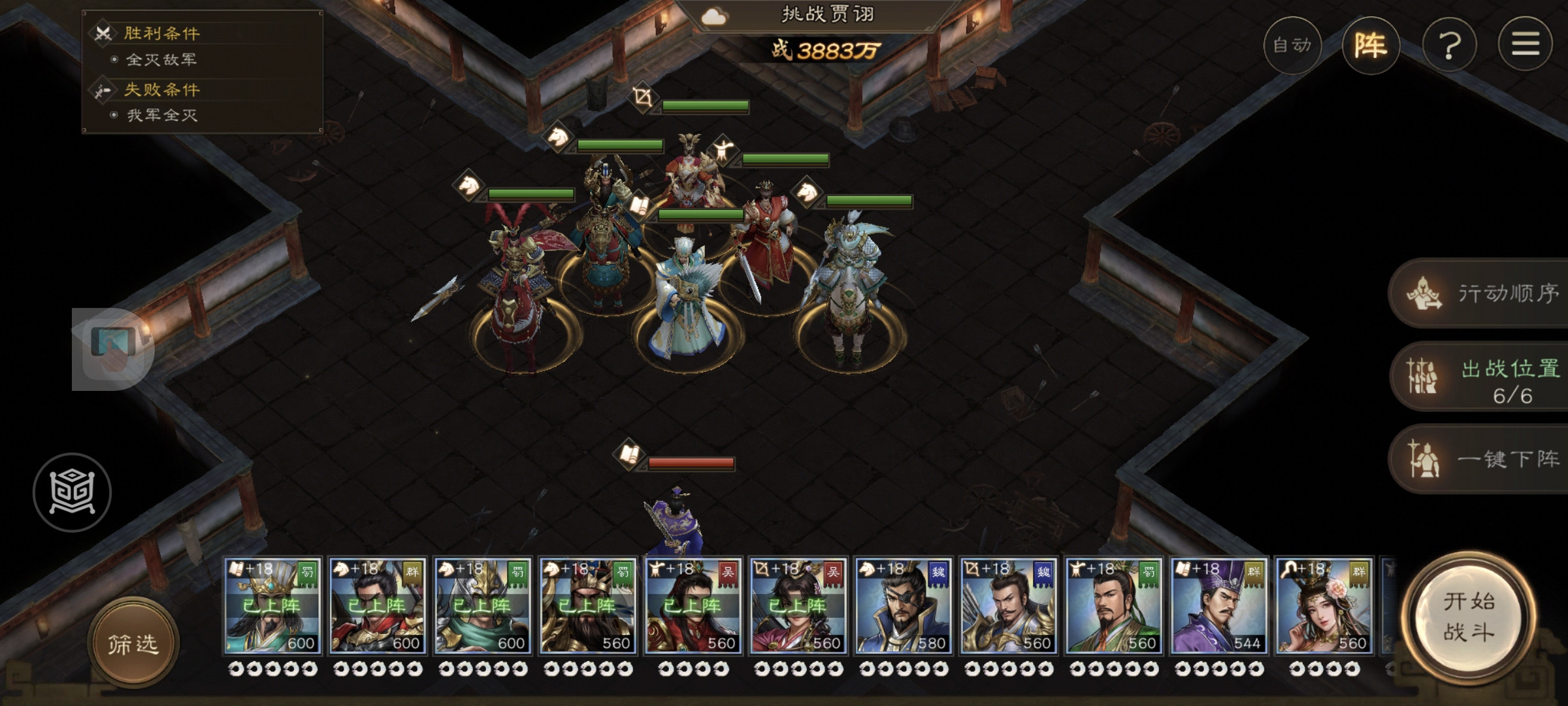
Task: Select the Wei archer hero card
Action: pyautogui.click(x=1009, y=606)
